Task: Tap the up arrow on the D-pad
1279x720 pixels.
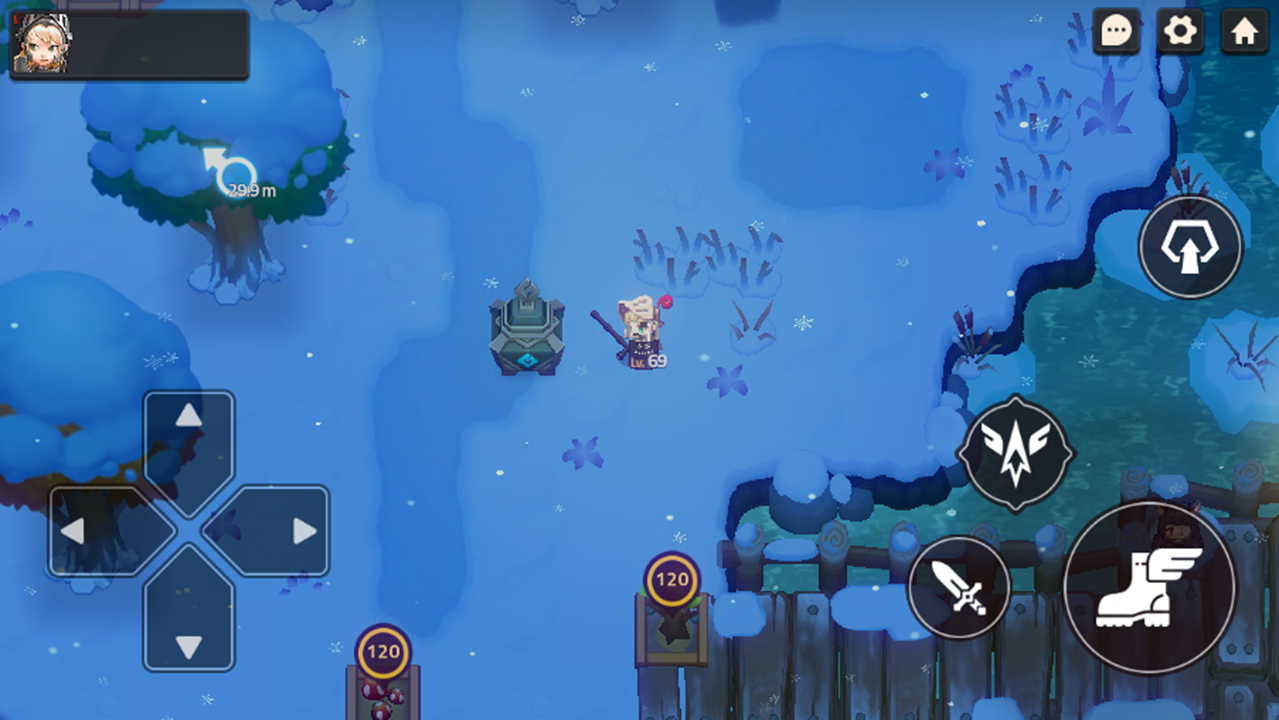Action: 189,437
